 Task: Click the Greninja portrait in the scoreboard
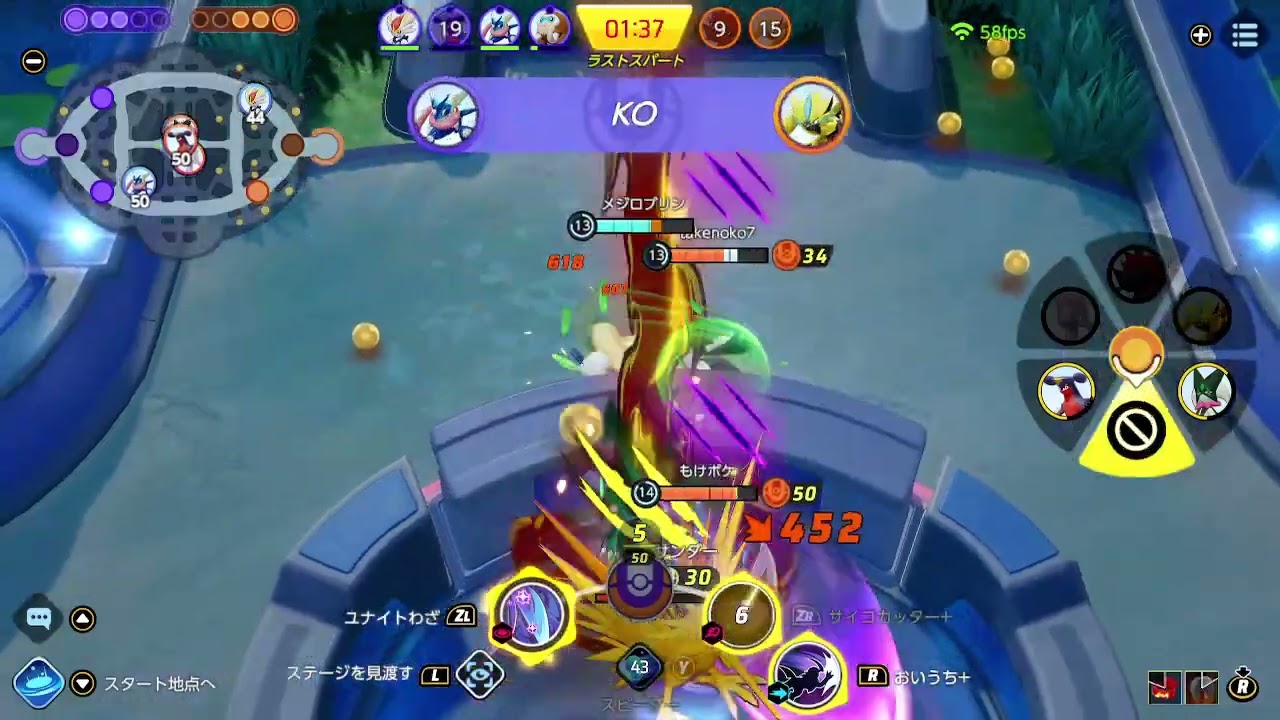498,29
